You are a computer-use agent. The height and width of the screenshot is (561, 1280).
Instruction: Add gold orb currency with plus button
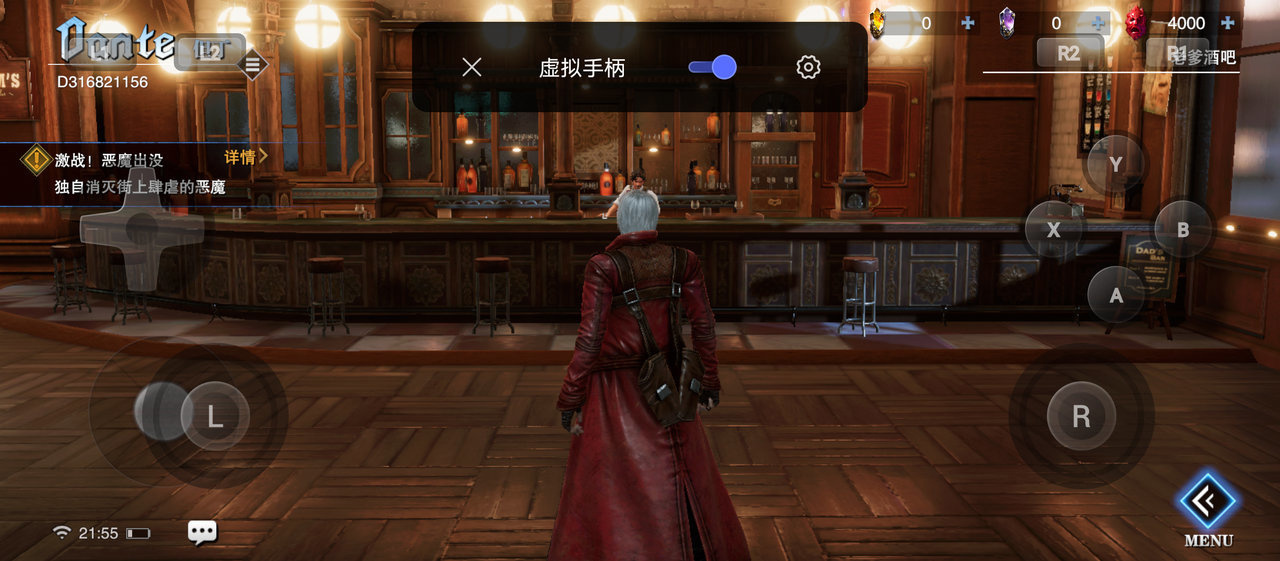(967, 23)
